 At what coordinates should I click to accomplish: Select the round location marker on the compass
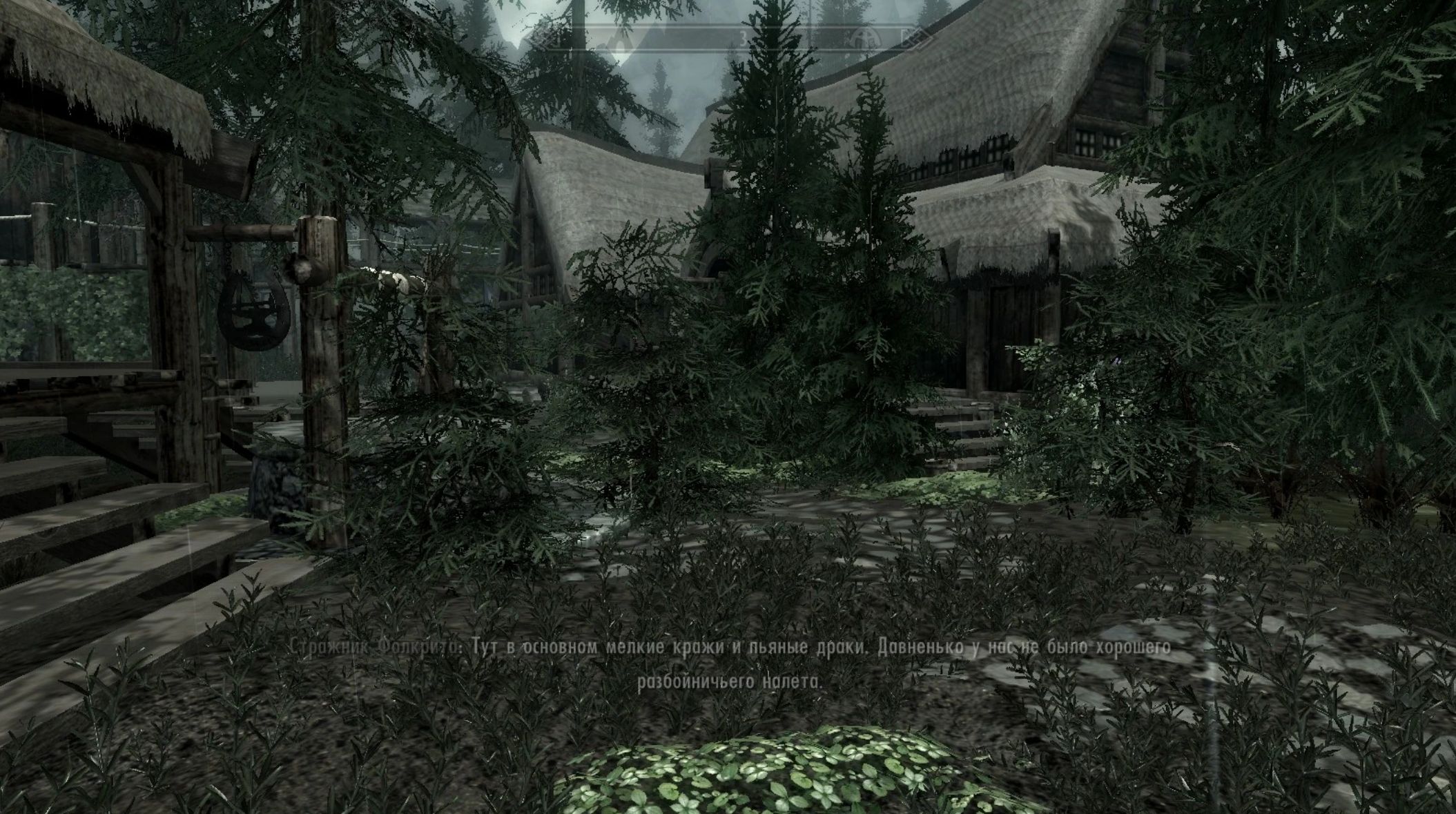click(862, 38)
